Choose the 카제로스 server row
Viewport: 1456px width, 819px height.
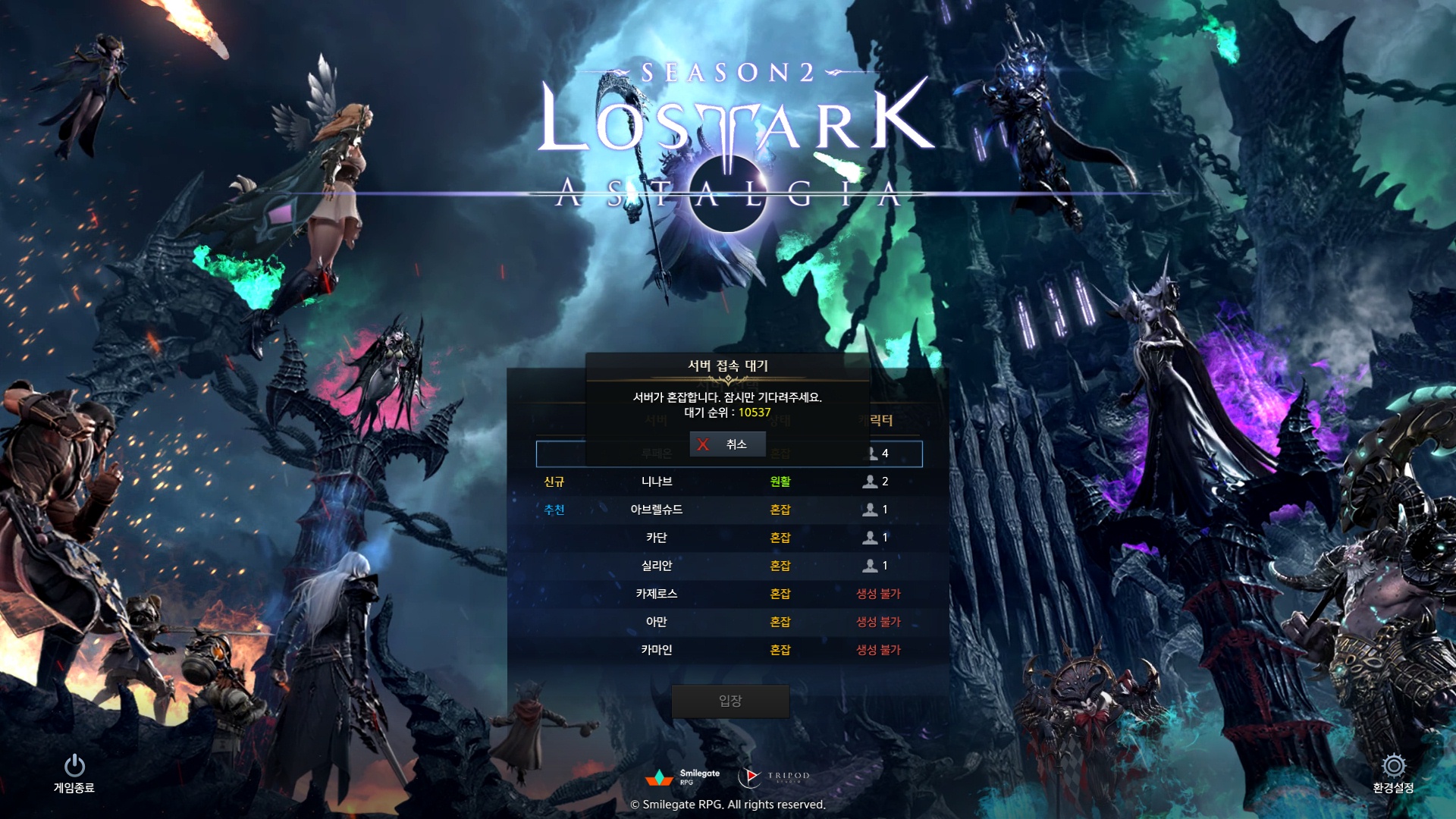(657, 594)
